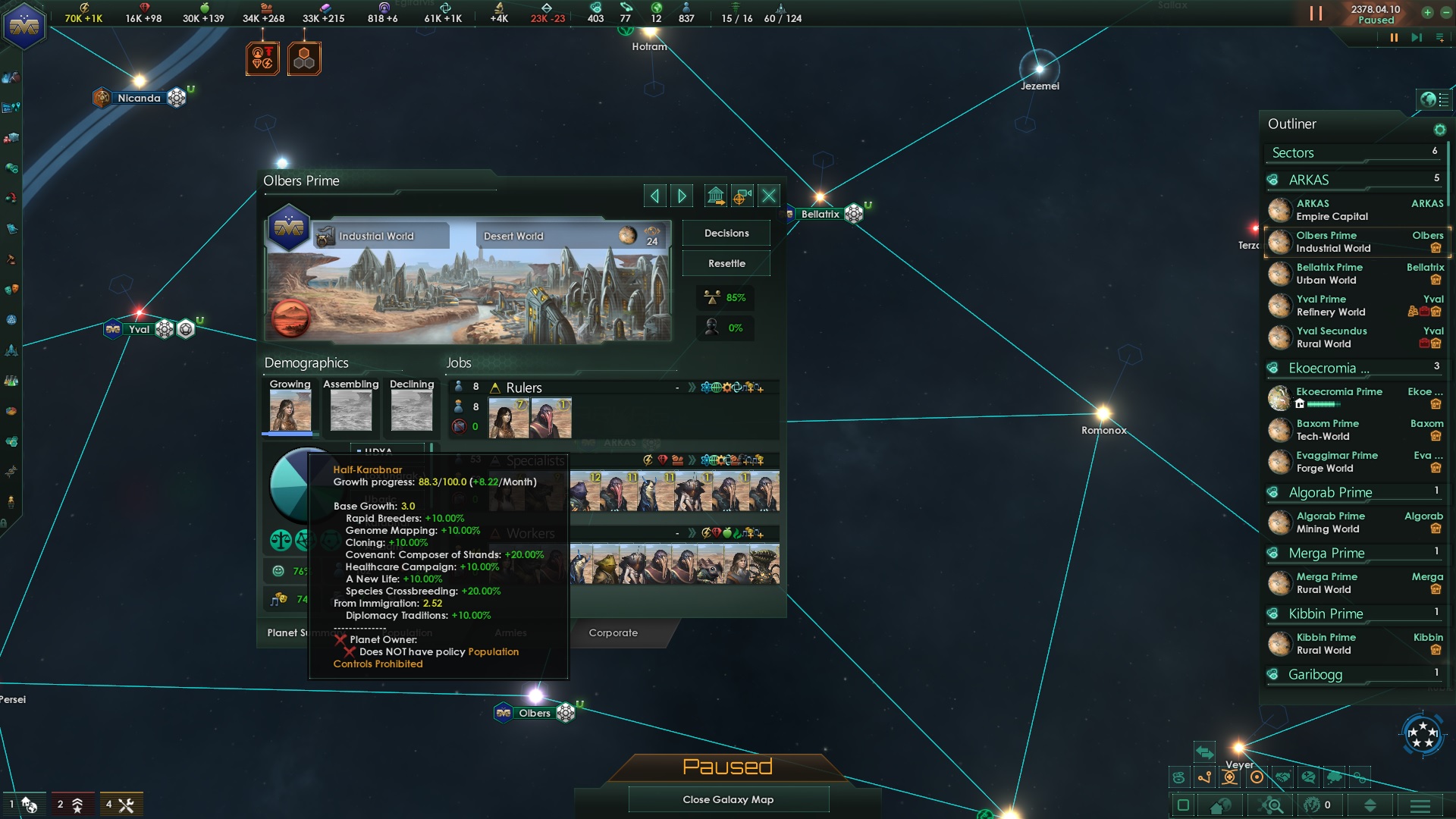This screenshot has width=1456, height=819.
Task: Click the Outliner settings gear icon
Action: click(x=1439, y=130)
